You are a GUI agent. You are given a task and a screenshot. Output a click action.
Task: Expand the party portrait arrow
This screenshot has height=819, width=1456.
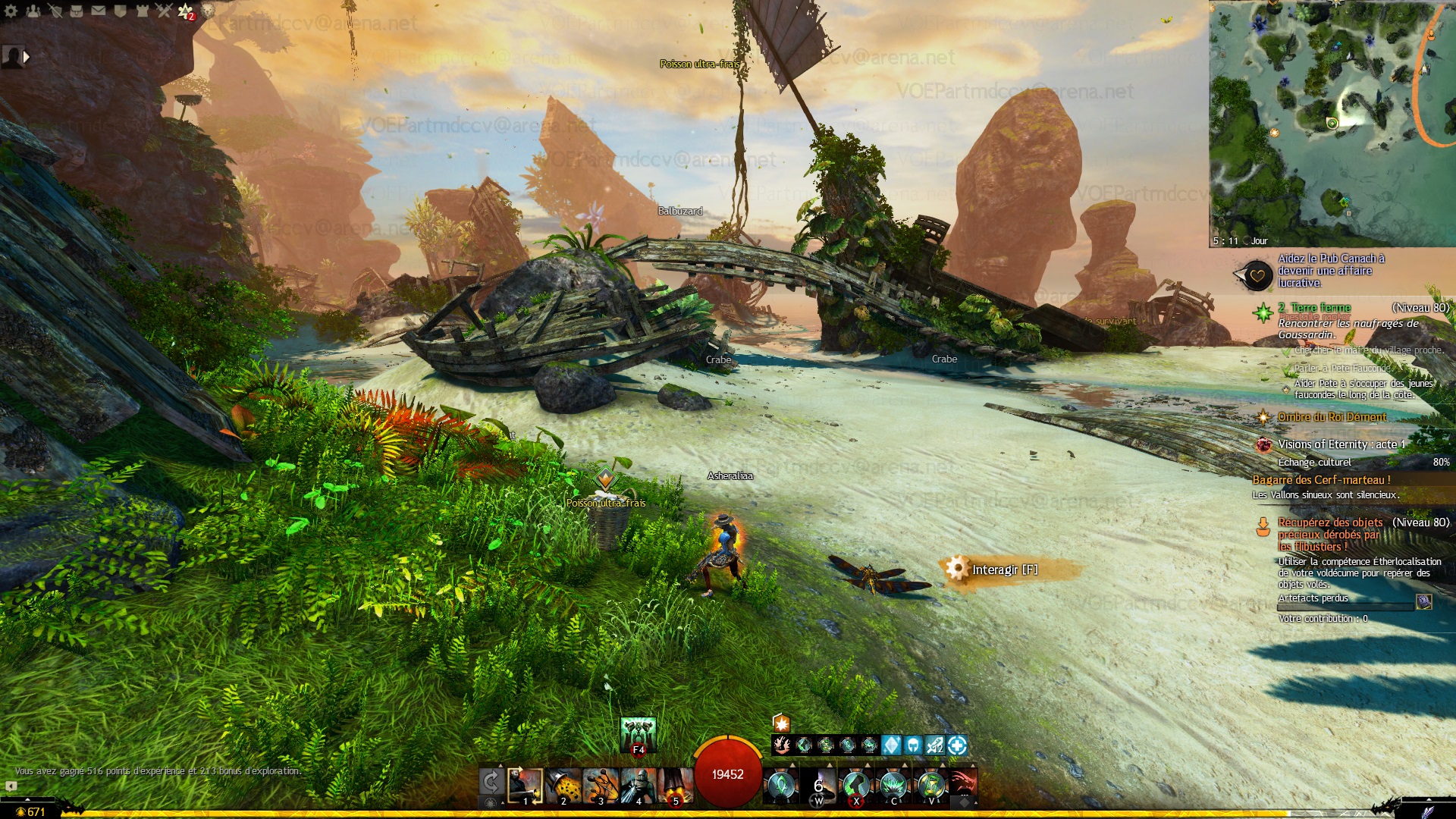point(27,57)
